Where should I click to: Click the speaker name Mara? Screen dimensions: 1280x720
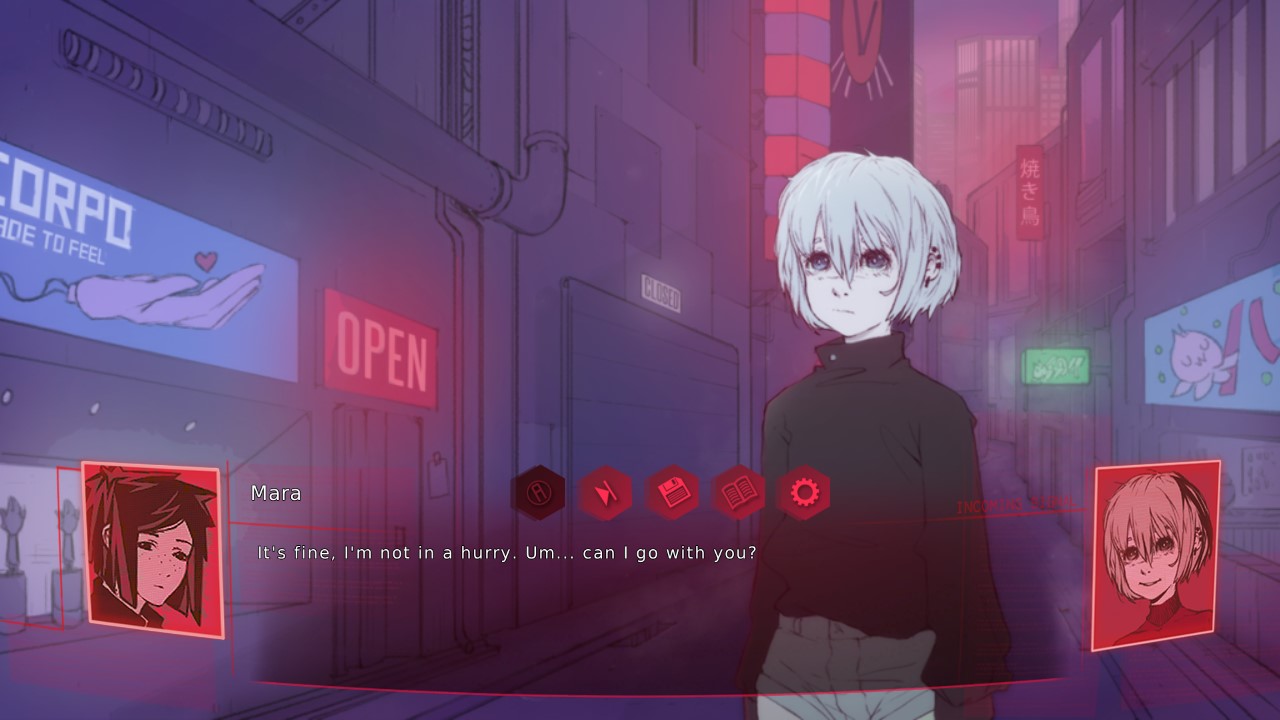[x=275, y=493]
